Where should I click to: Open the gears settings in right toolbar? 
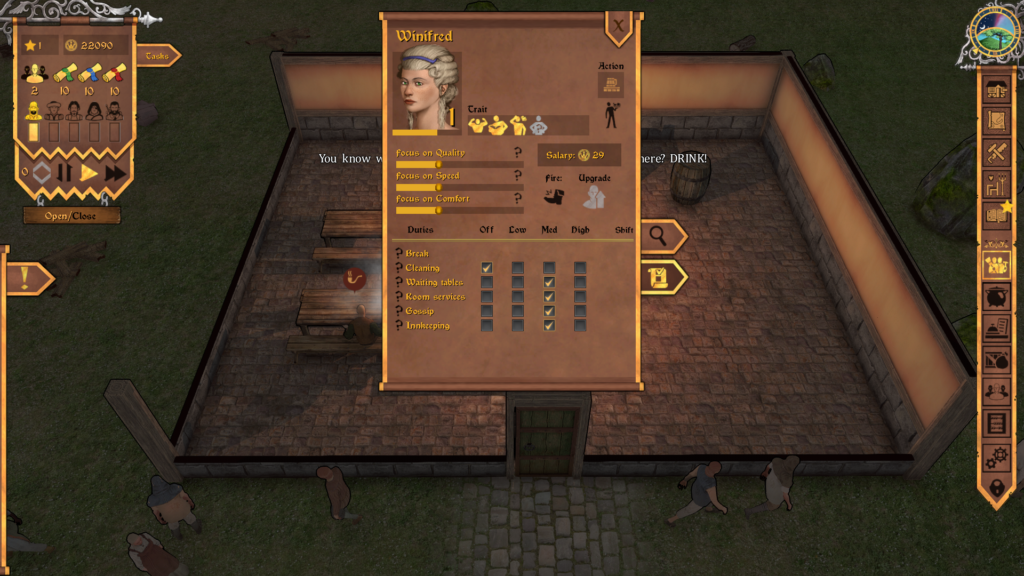(x=996, y=457)
